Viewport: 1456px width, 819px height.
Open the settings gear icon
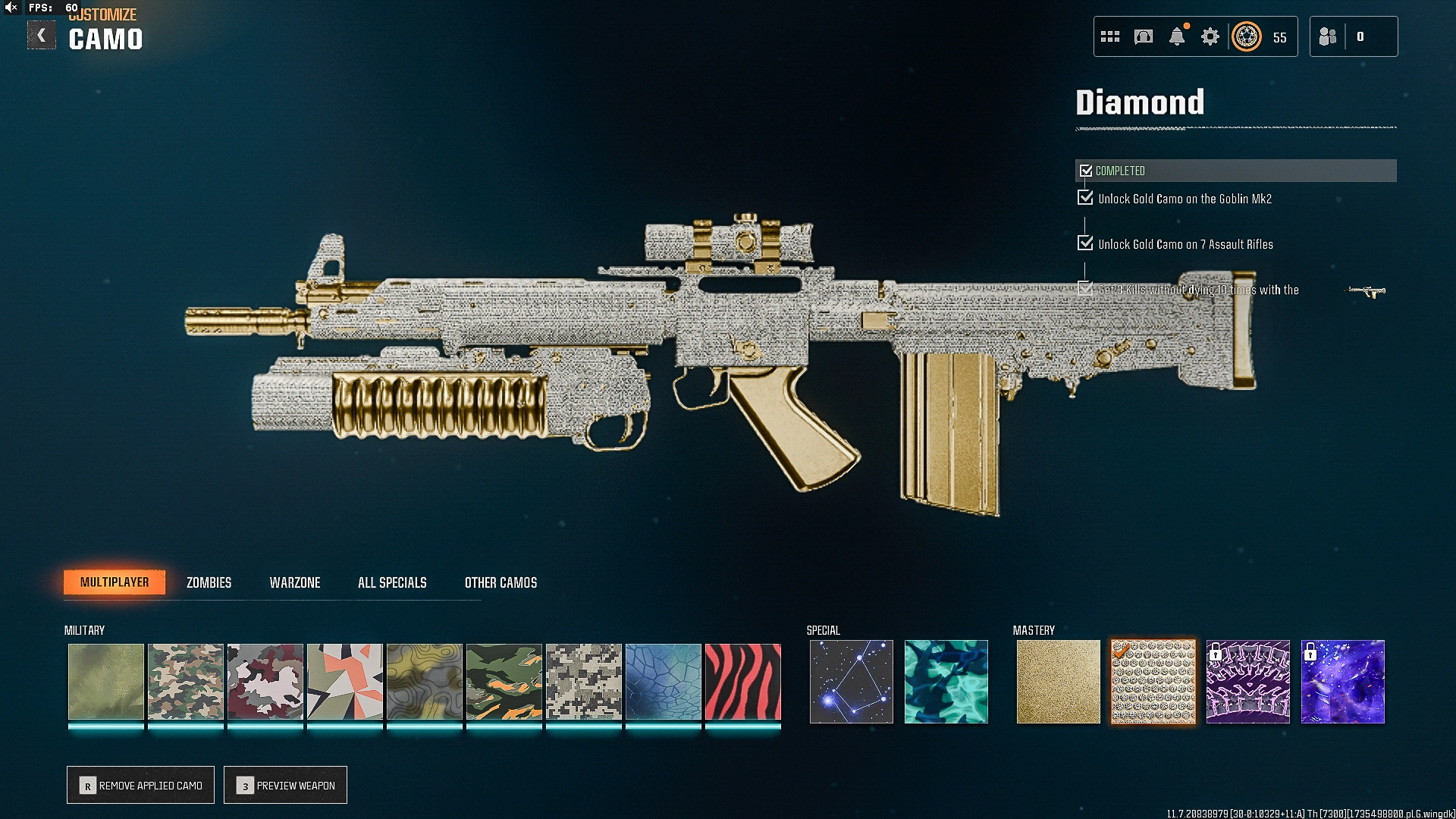tap(1210, 36)
